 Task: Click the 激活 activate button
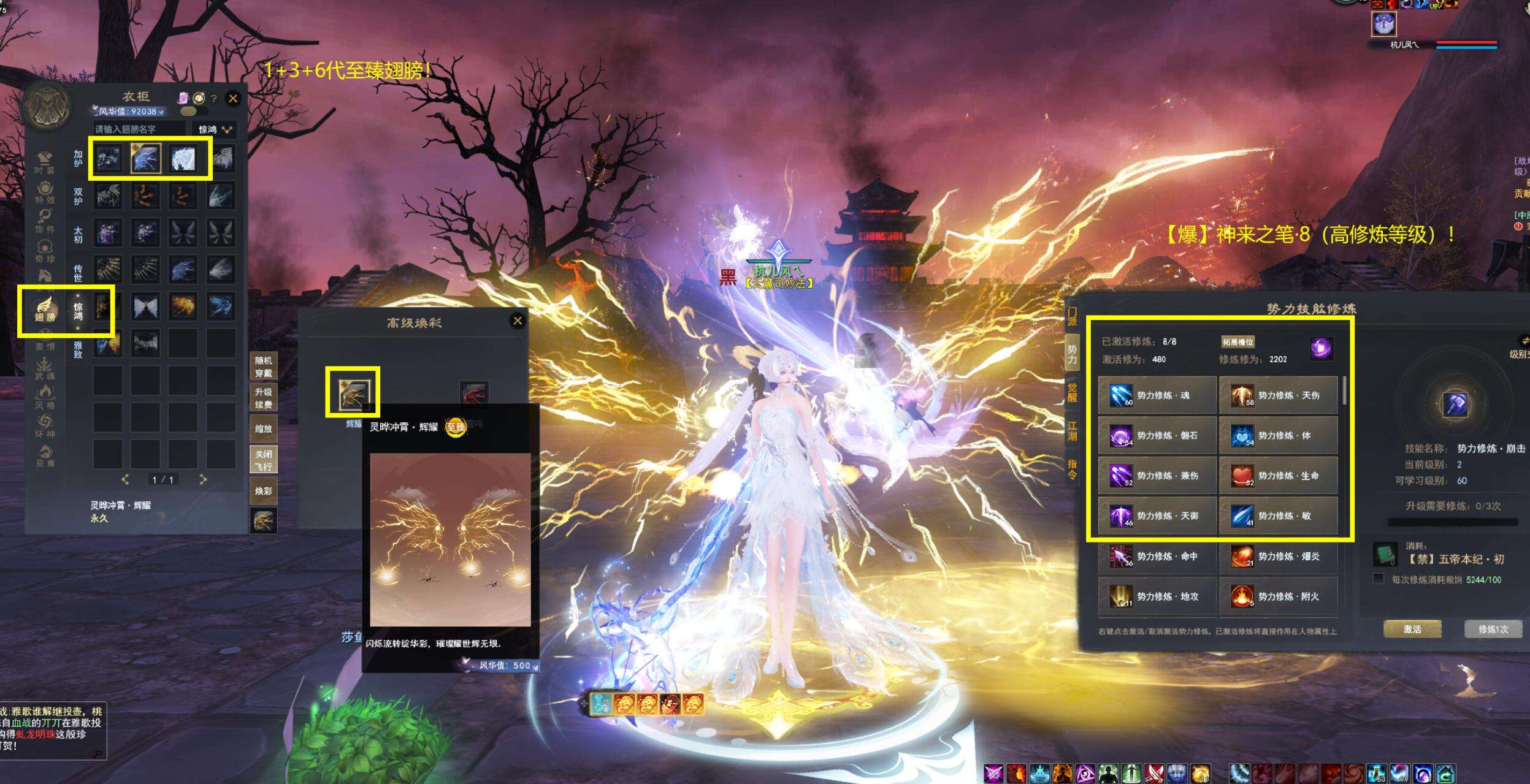pyautogui.click(x=1412, y=629)
